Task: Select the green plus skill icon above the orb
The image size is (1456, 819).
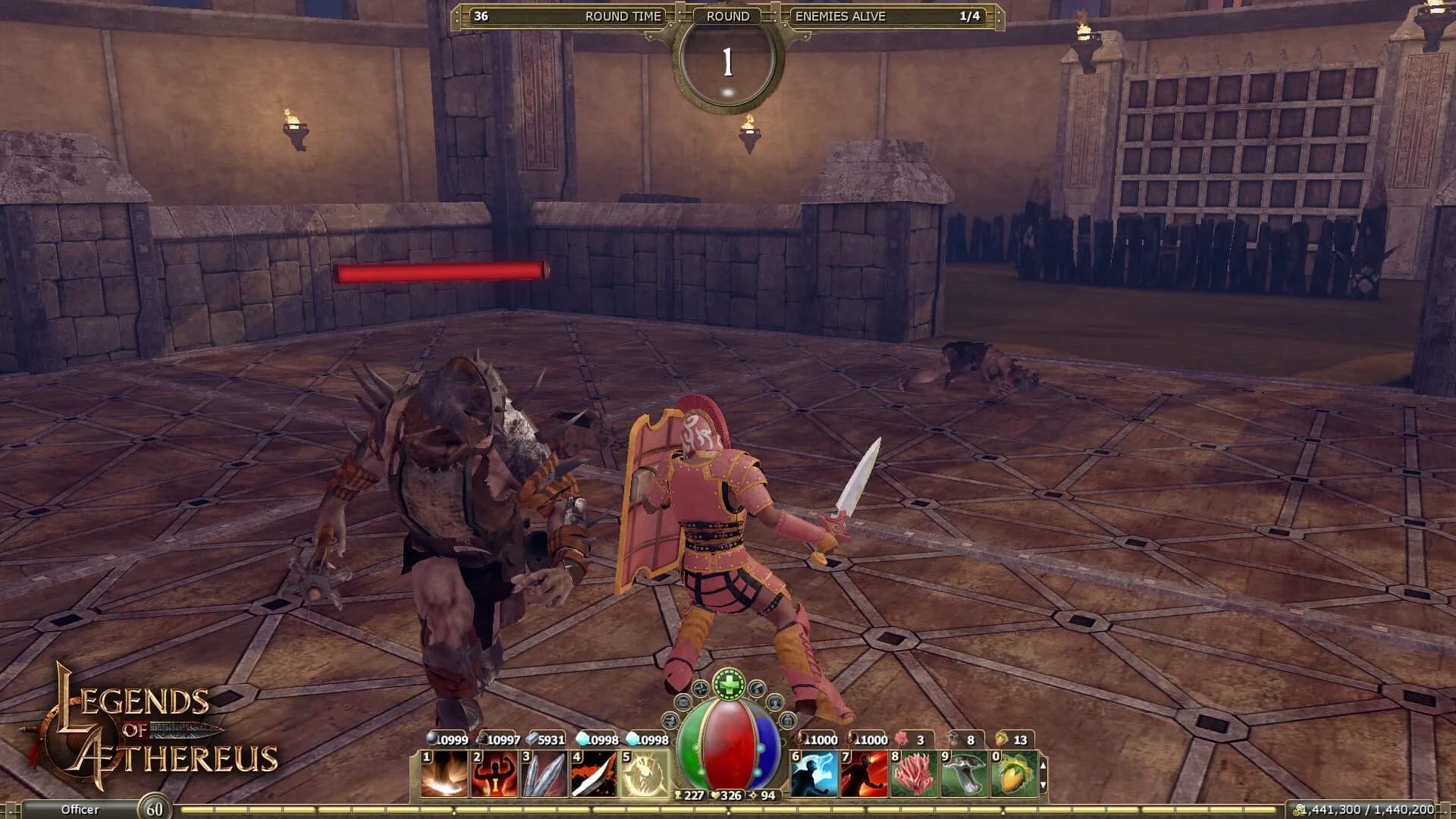Action: 729,683
